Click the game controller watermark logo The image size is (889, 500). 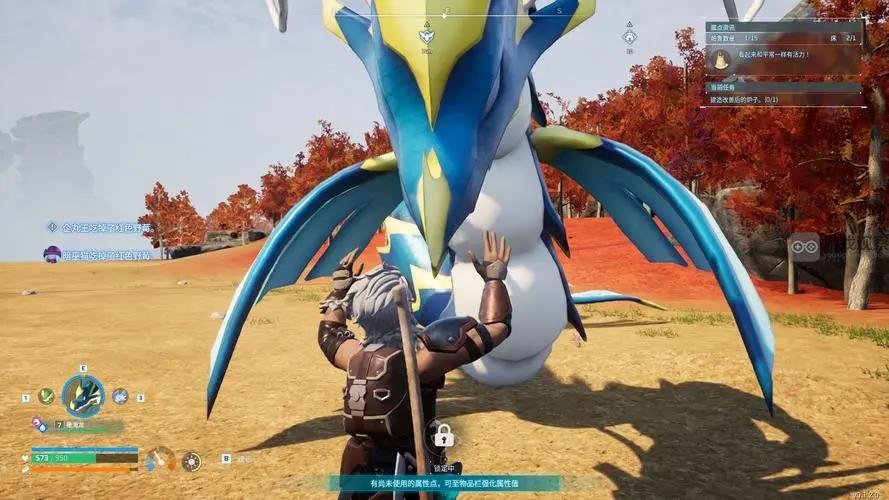coord(804,246)
